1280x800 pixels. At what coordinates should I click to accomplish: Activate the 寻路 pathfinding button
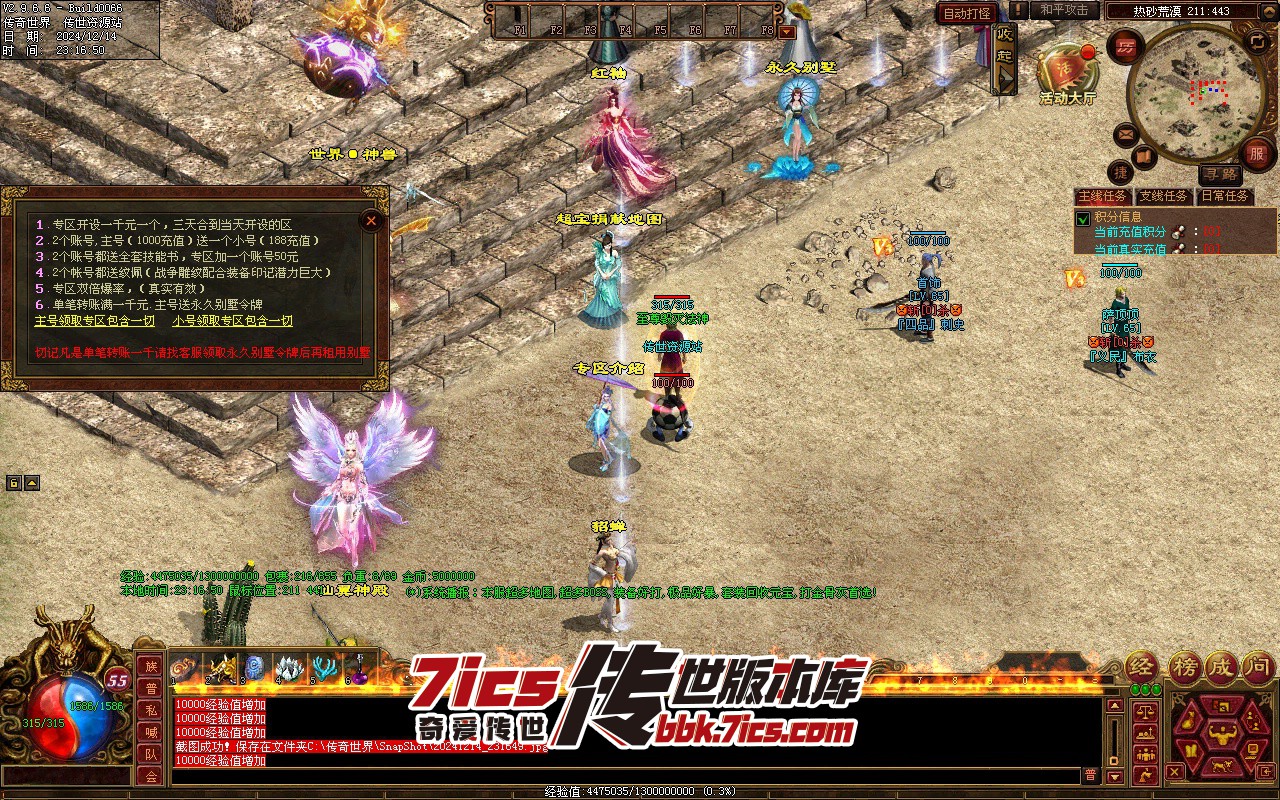click(1220, 174)
